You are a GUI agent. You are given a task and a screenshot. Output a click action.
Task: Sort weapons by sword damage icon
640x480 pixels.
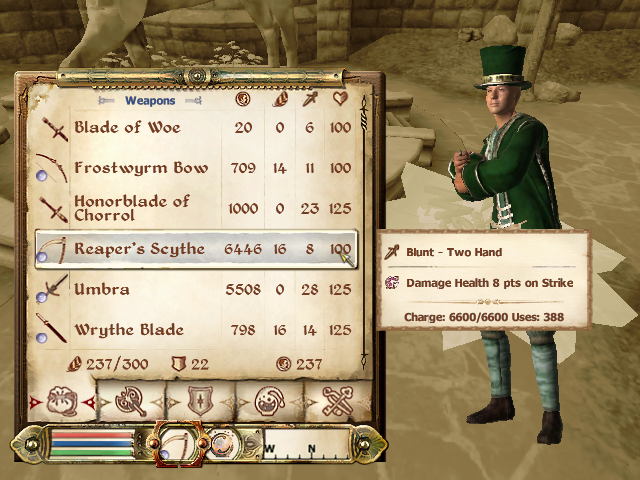click(309, 99)
